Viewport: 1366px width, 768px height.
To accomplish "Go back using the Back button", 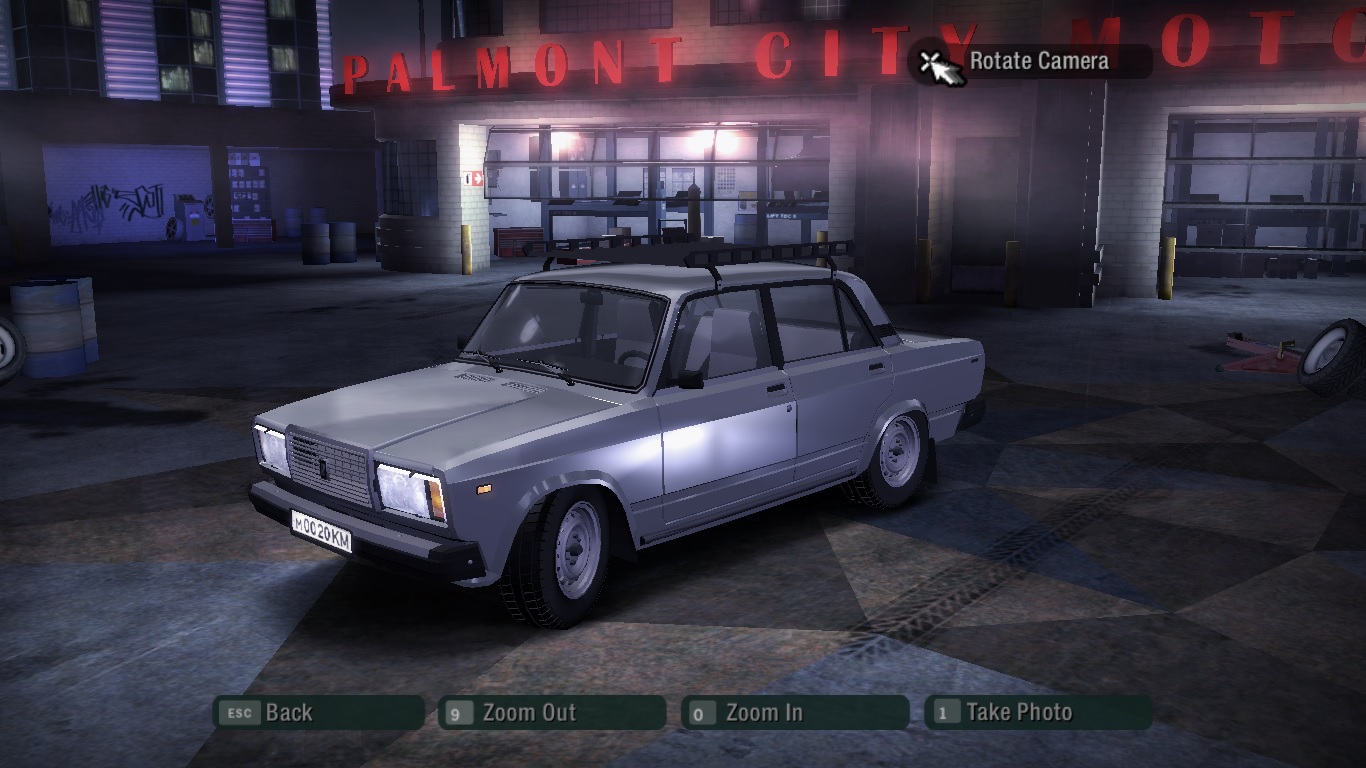I will pyautogui.click(x=320, y=713).
